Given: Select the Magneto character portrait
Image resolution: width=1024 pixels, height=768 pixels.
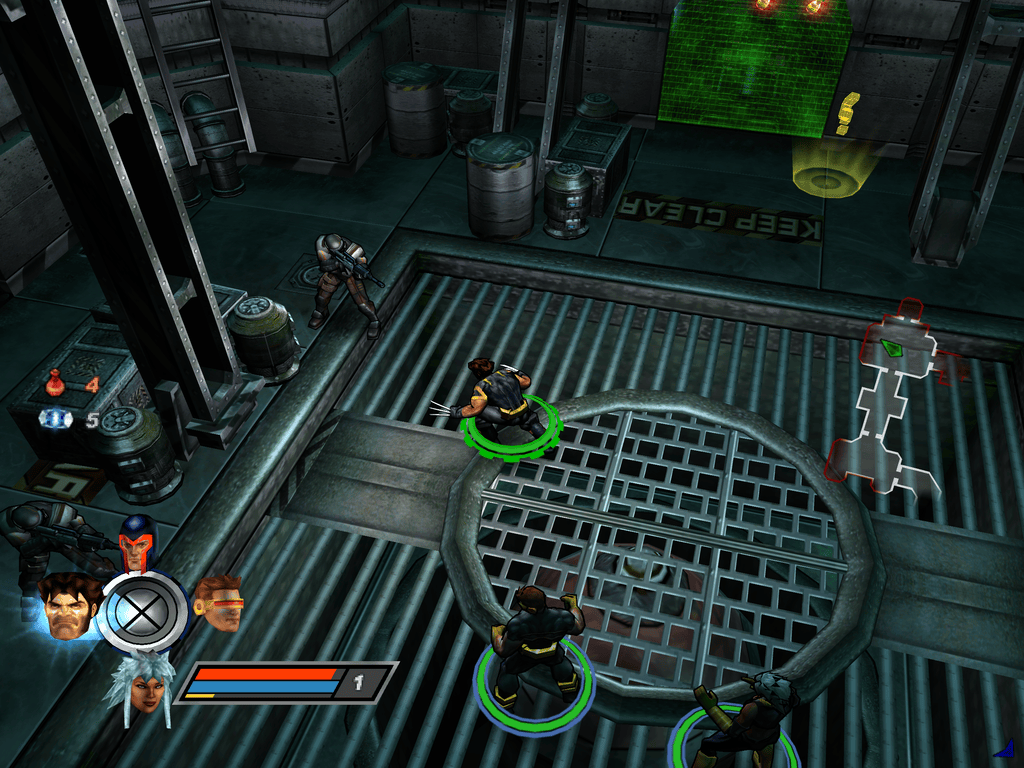Looking at the screenshot, I should (x=136, y=547).
